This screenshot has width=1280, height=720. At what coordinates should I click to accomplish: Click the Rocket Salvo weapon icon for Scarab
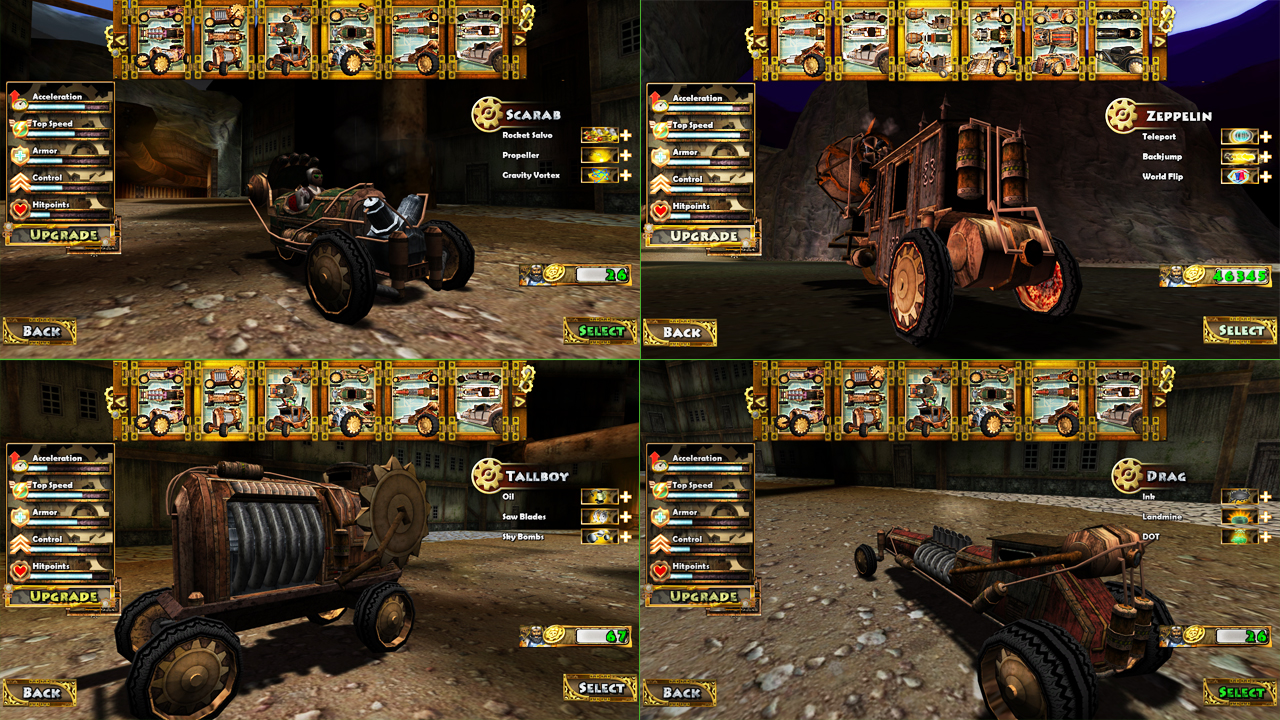pyautogui.click(x=601, y=135)
